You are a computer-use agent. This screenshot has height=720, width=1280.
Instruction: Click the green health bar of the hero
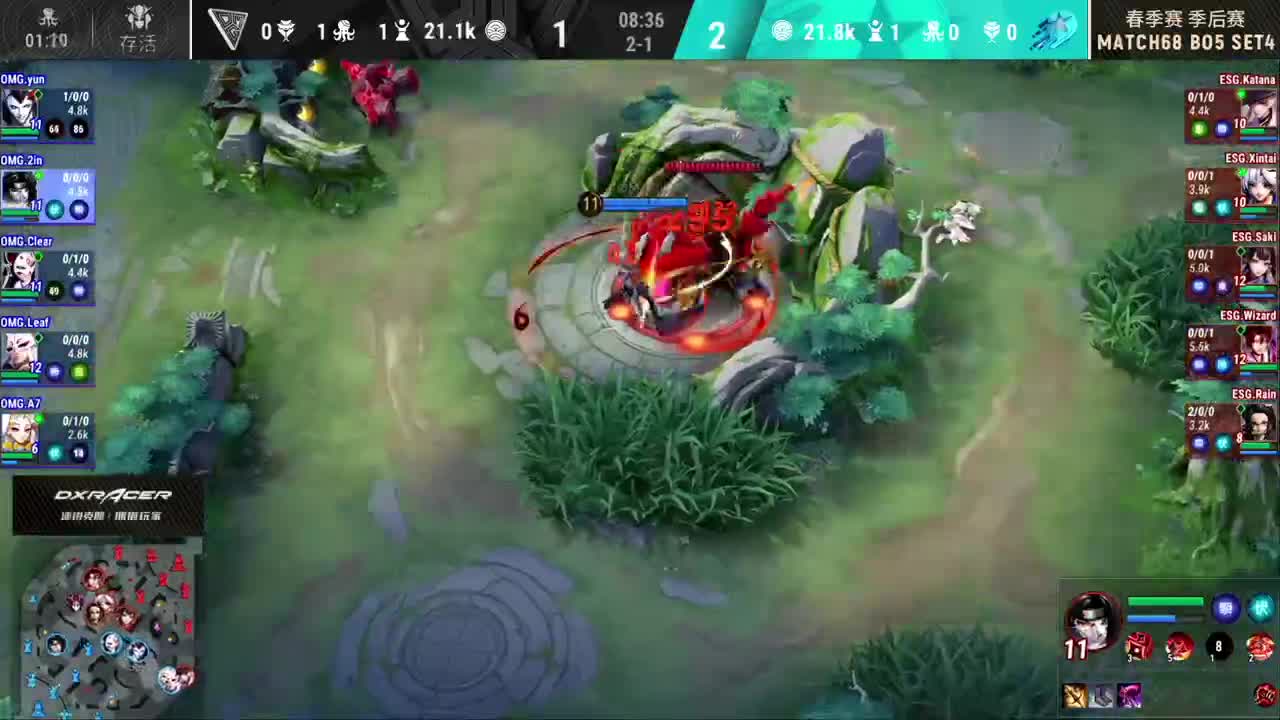coord(1165,600)
